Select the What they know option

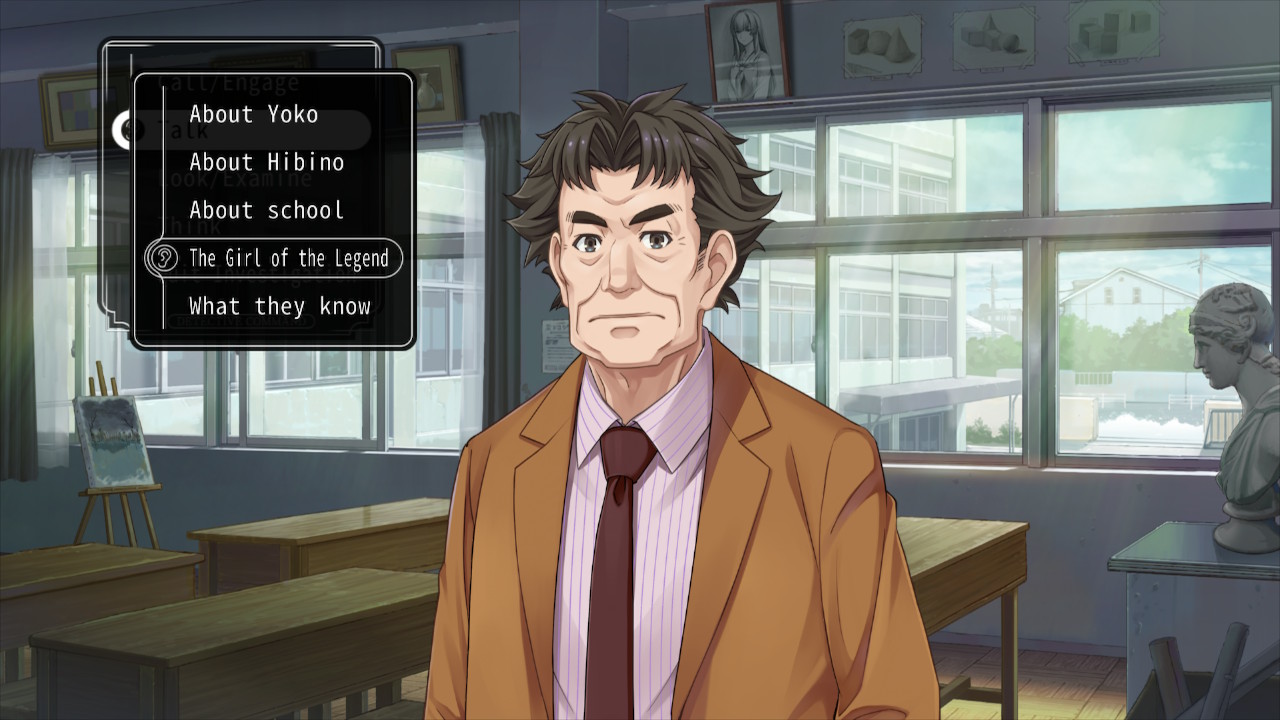280,306
